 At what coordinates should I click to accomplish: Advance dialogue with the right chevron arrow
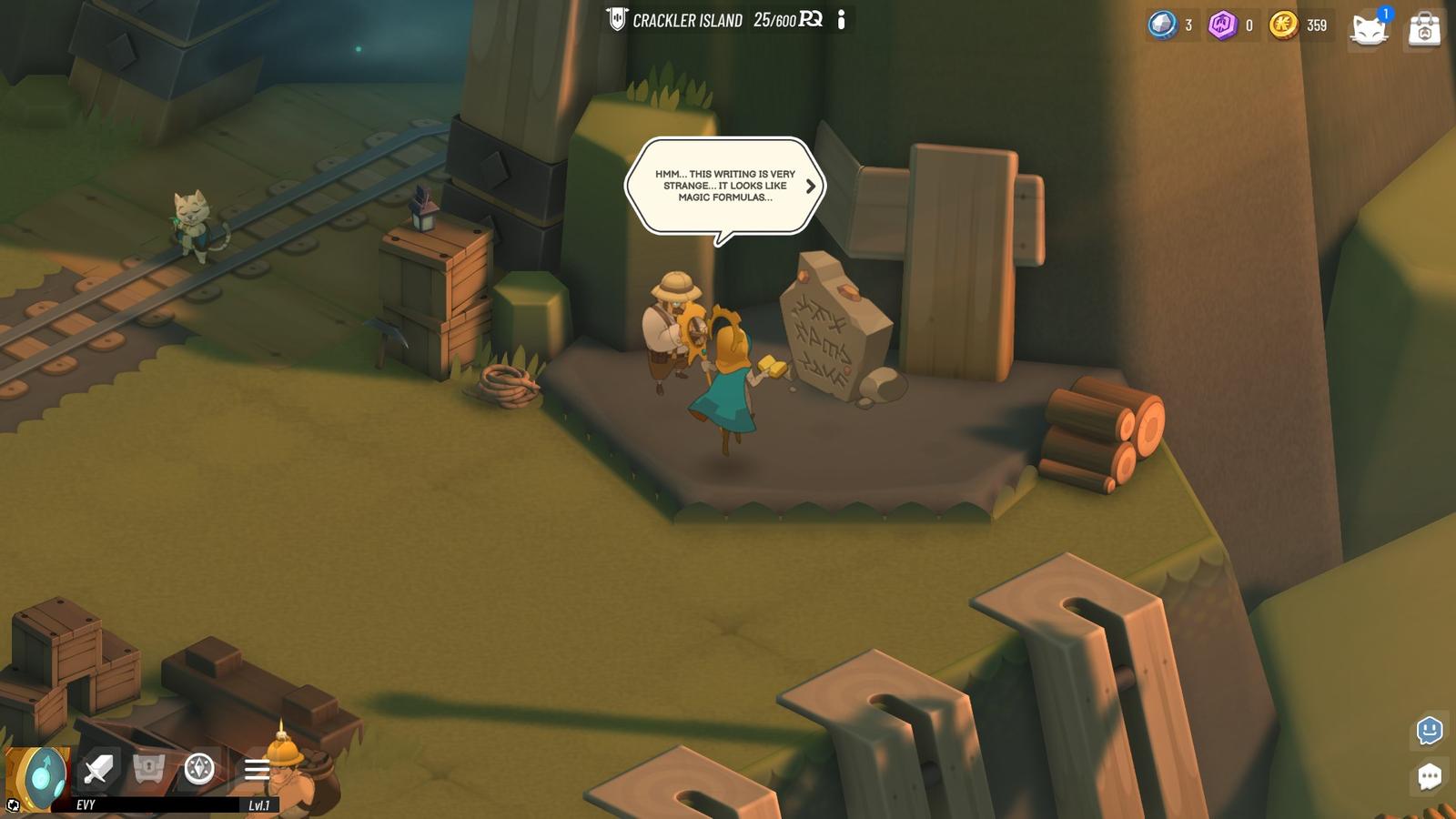pyautogui.click(x=809, y=187)
